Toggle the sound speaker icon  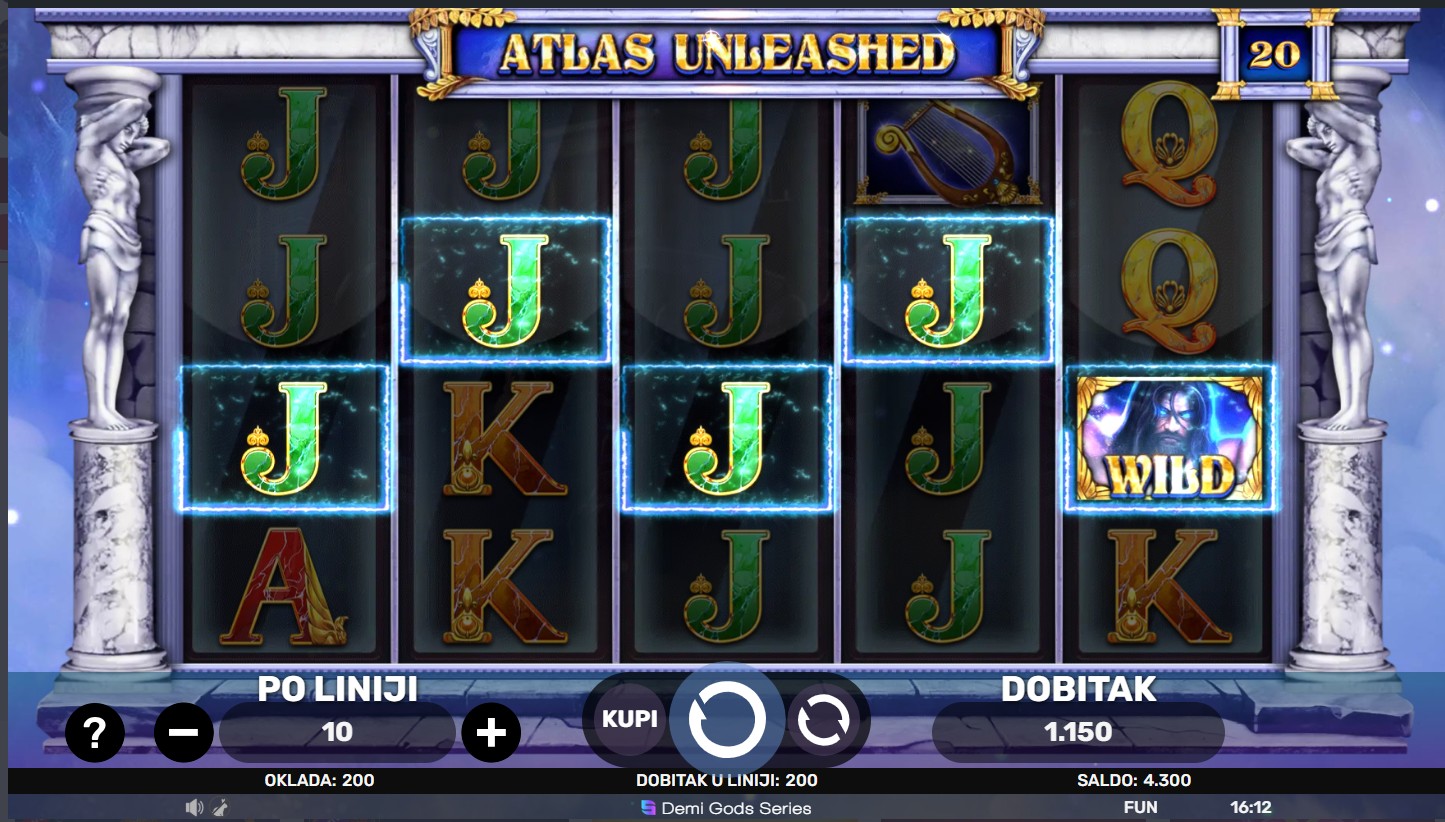pyautogui.click(x=195, y=808)
